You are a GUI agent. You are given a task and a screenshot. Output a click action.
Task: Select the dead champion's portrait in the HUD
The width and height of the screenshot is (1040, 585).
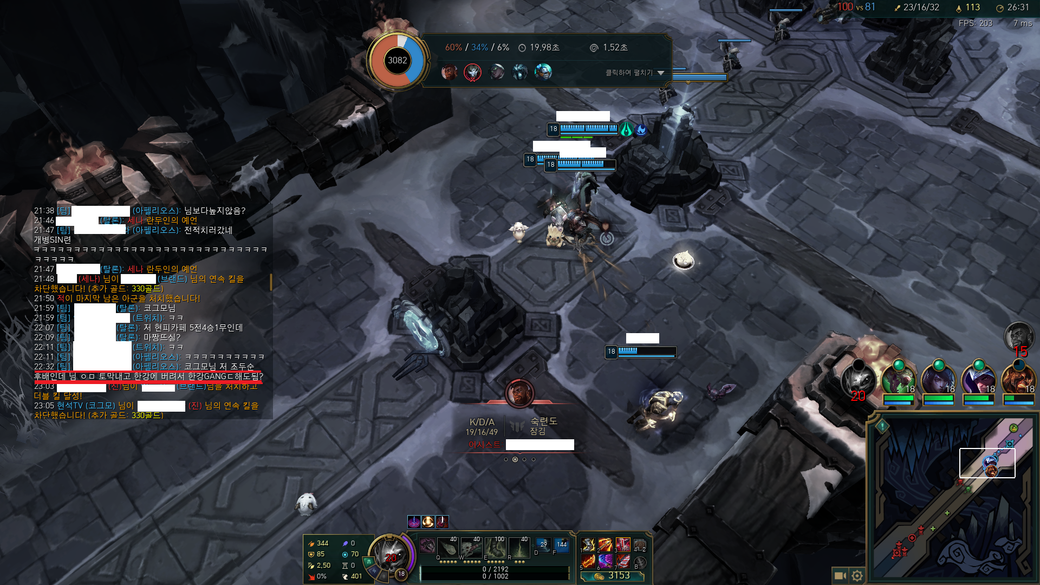tap(389, 553)
